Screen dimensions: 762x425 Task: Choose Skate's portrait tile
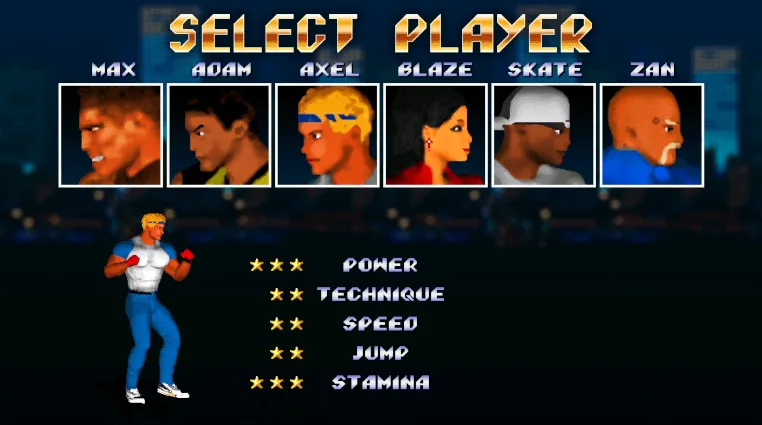click(x=543, y=135)
